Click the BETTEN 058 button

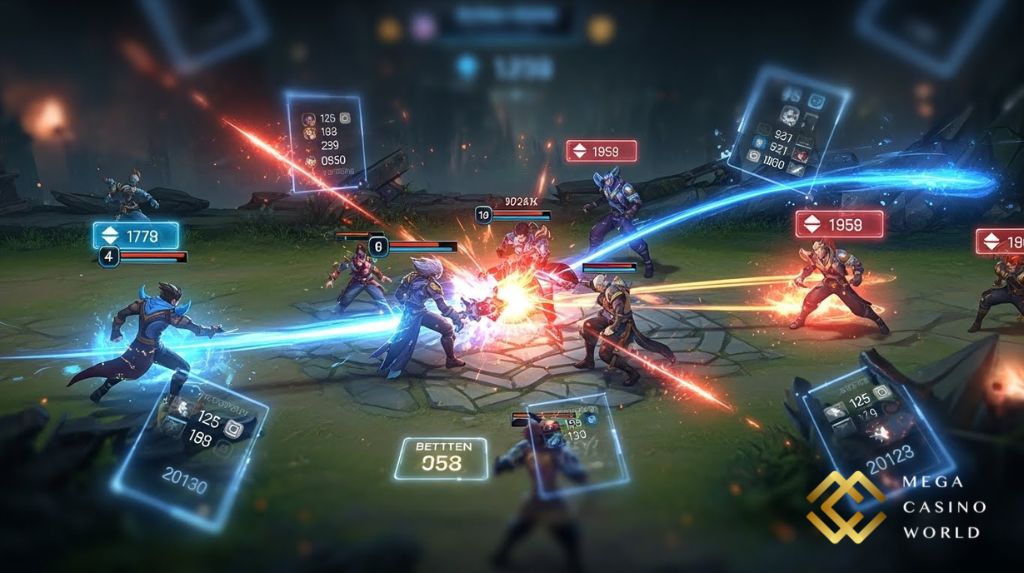(x=440, y=457)
